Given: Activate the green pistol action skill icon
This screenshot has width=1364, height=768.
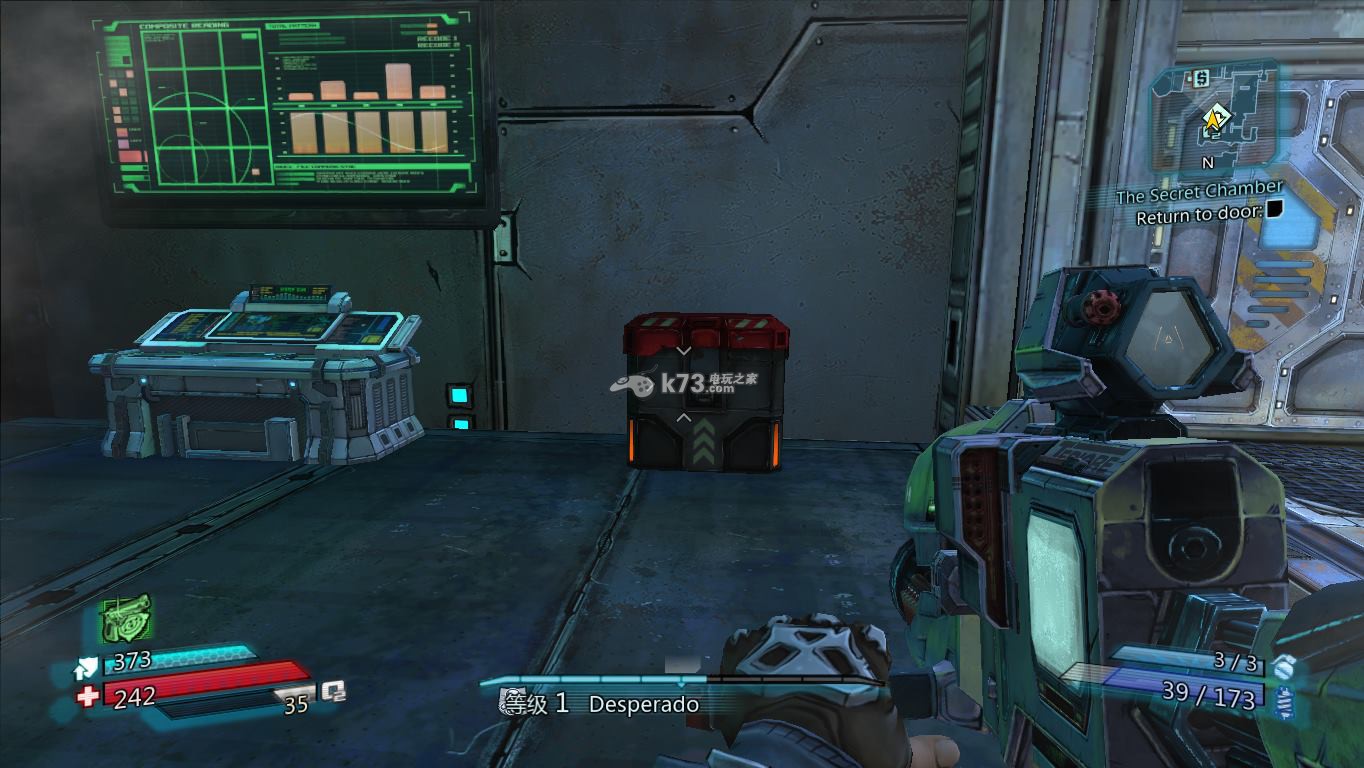Looking at the screenshot, I should click(127, 620).
